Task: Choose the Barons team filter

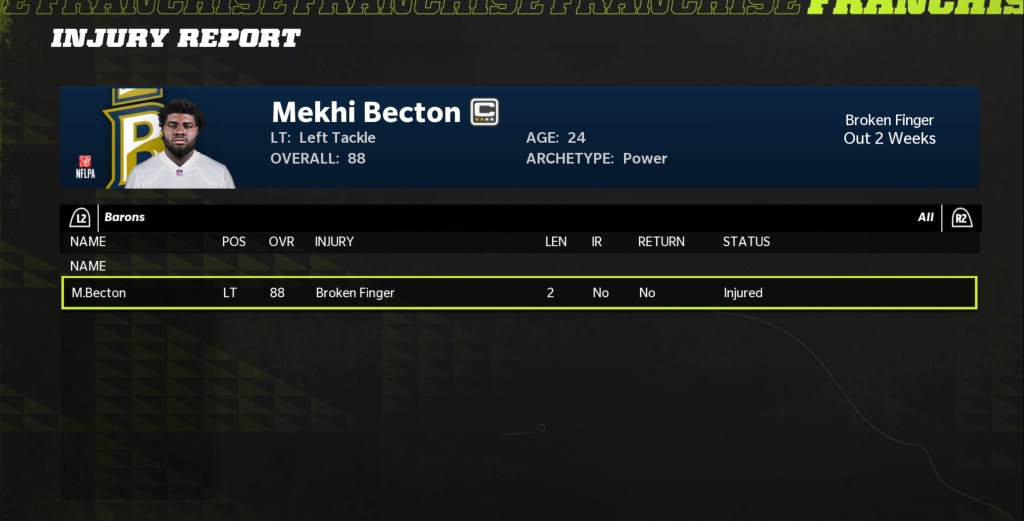Action: pos(125,217)
